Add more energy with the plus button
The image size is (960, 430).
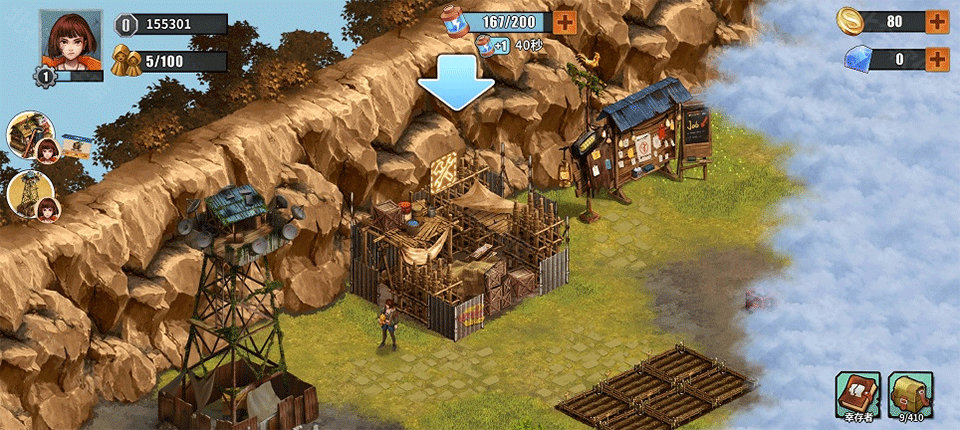click(564, 22)
